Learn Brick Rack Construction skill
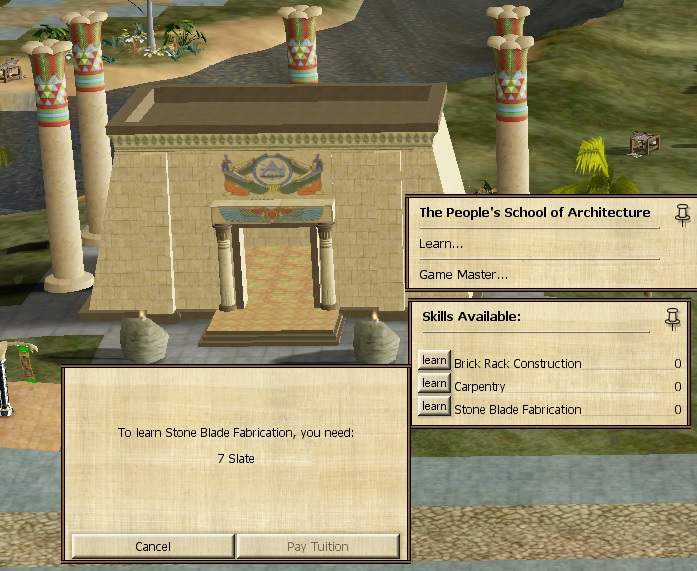Screen dimensions: 697x571 pos(433,361)
